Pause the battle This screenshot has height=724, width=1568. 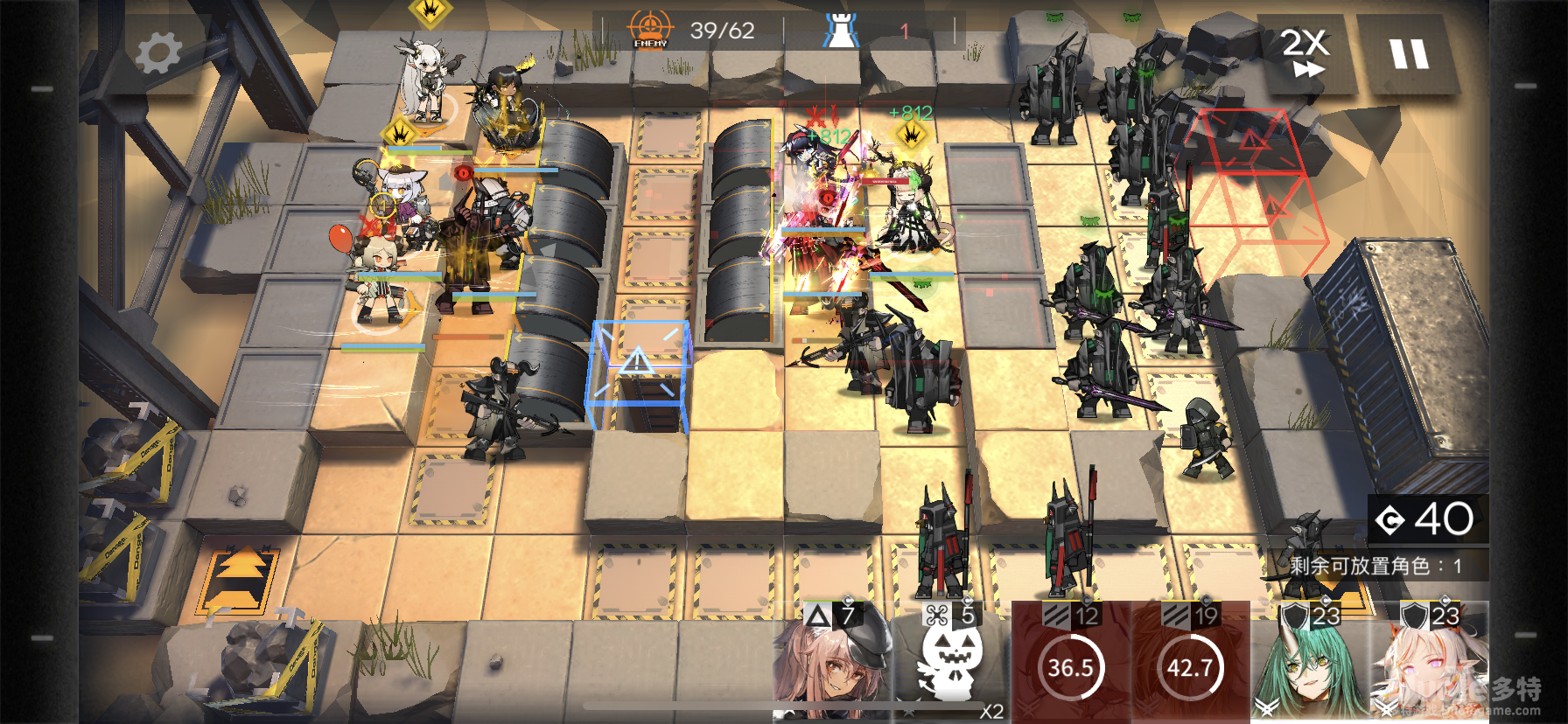coord(1409,54)
